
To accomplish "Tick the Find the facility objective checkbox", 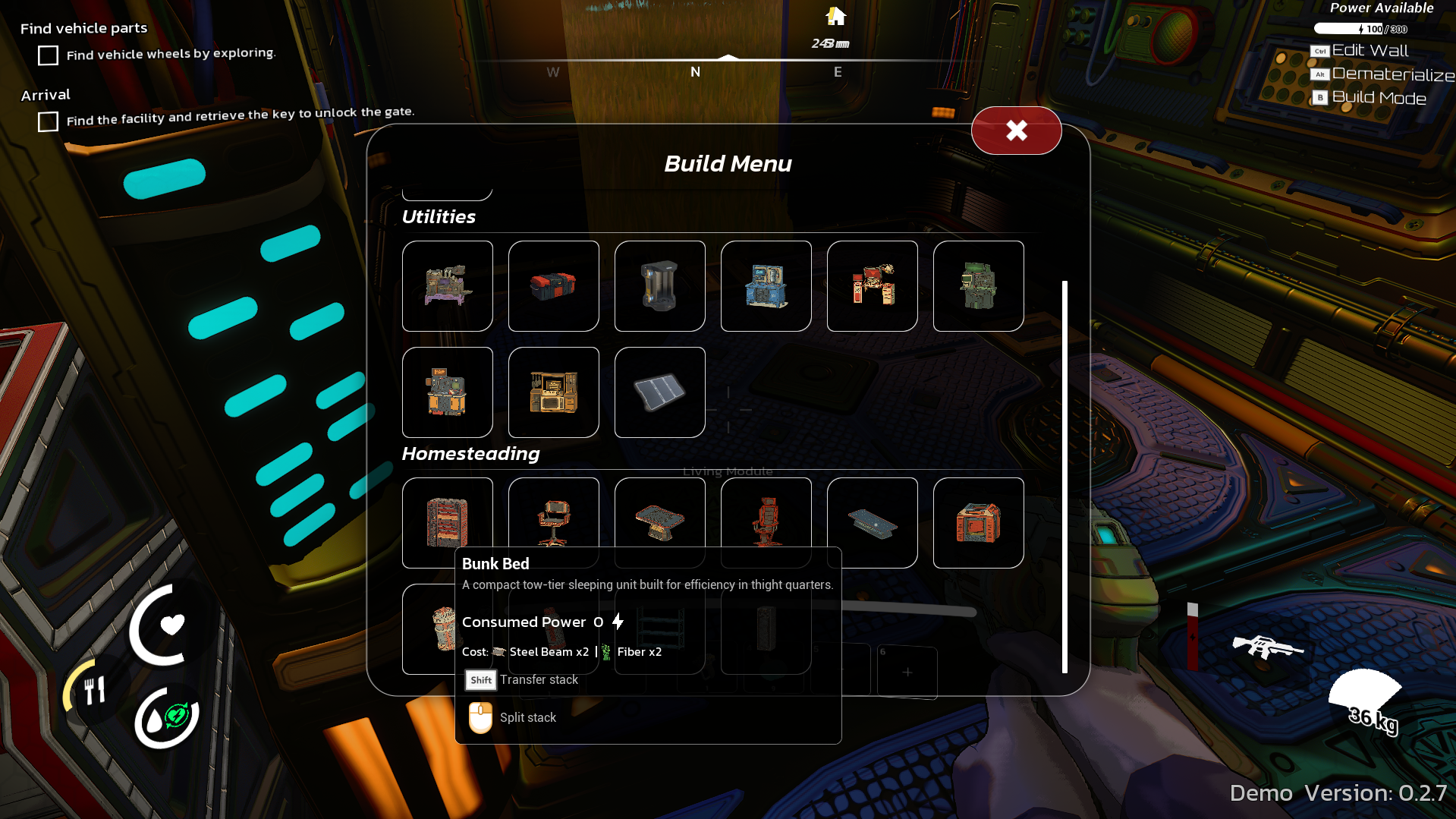I will click(x=48, y=121).
